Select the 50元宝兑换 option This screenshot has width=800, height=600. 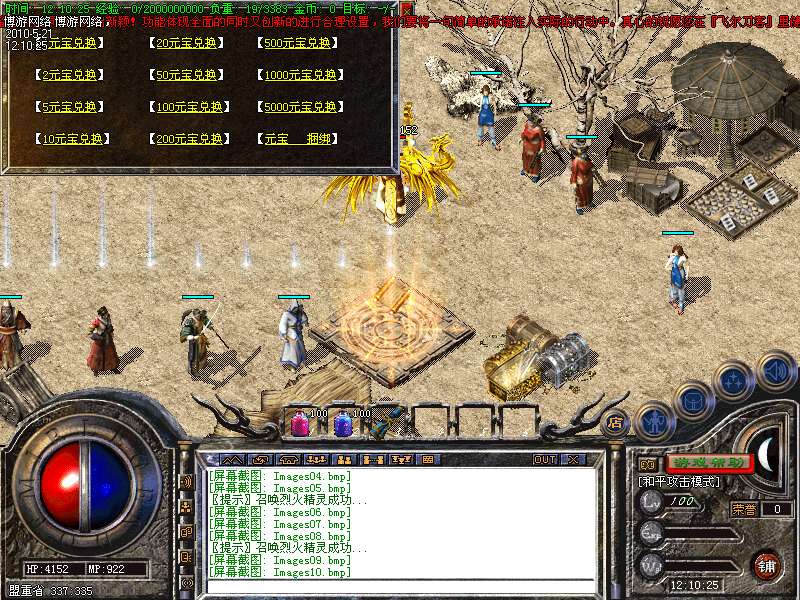click(187, 75)
